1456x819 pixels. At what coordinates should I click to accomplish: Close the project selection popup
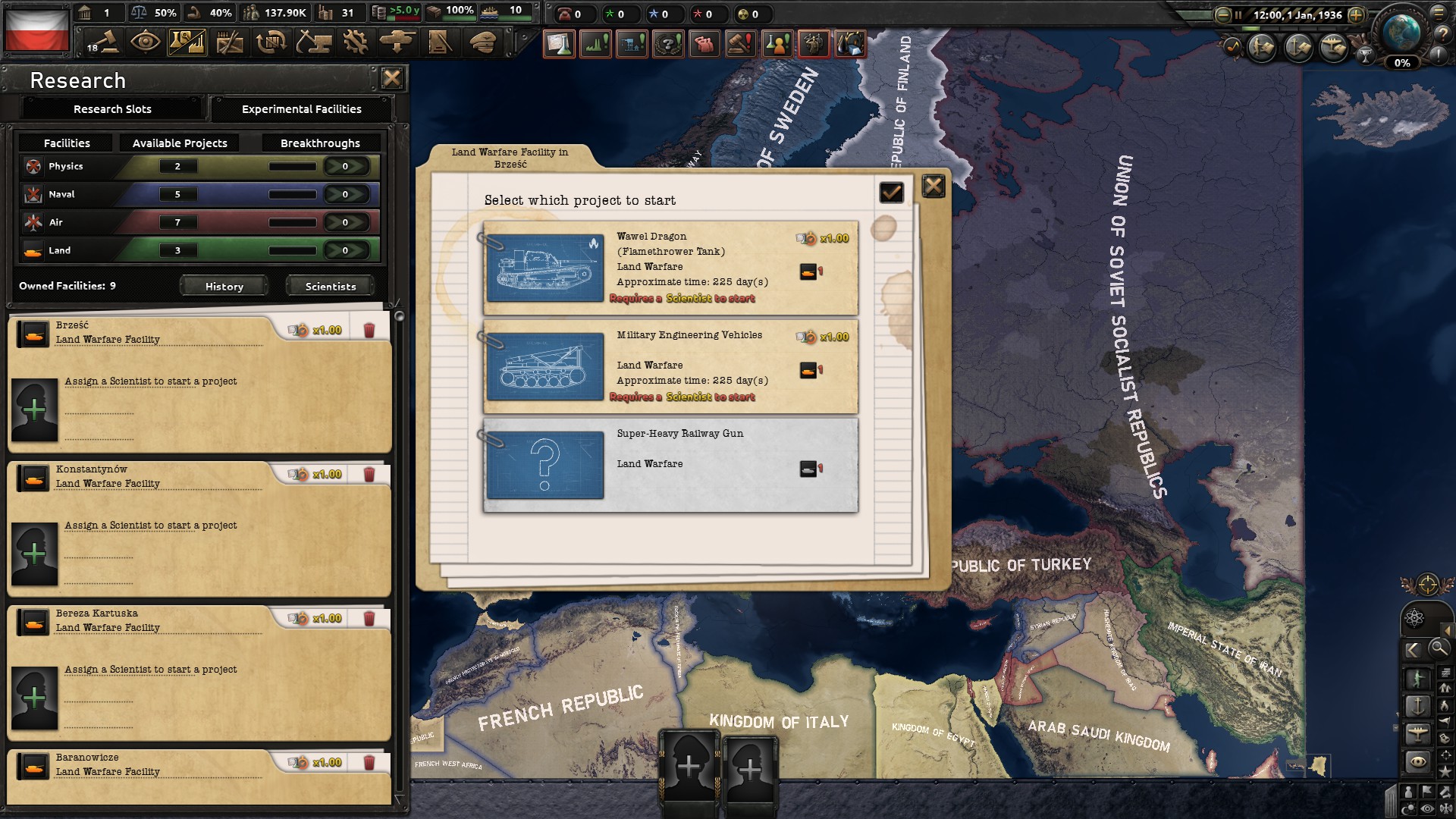pyautogui.click(x=934, y=186)
